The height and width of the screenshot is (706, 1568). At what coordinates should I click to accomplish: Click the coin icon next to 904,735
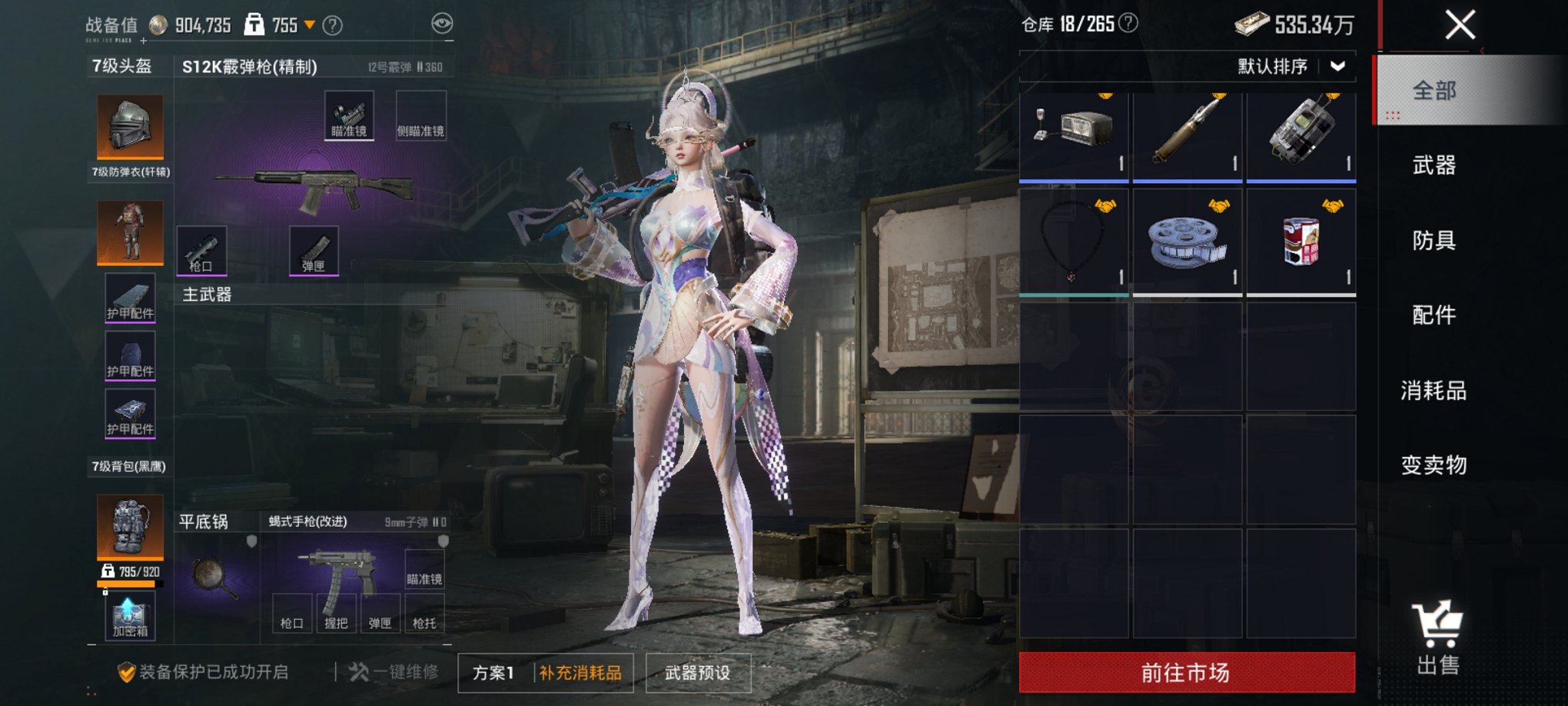coord(159,24)
